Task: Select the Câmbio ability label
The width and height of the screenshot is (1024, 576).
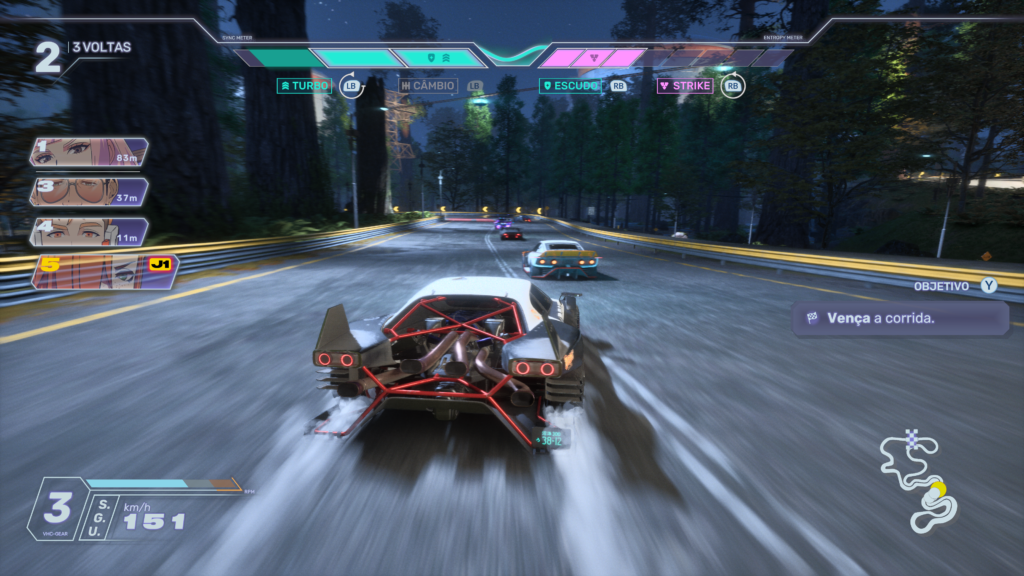Action: pos(428,86)
